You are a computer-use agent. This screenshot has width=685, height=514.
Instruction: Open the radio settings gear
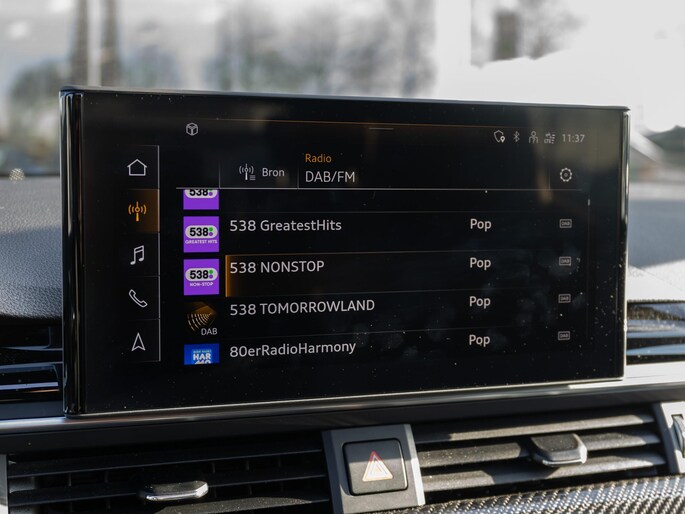pyautogui.click(x=566, y=175)
